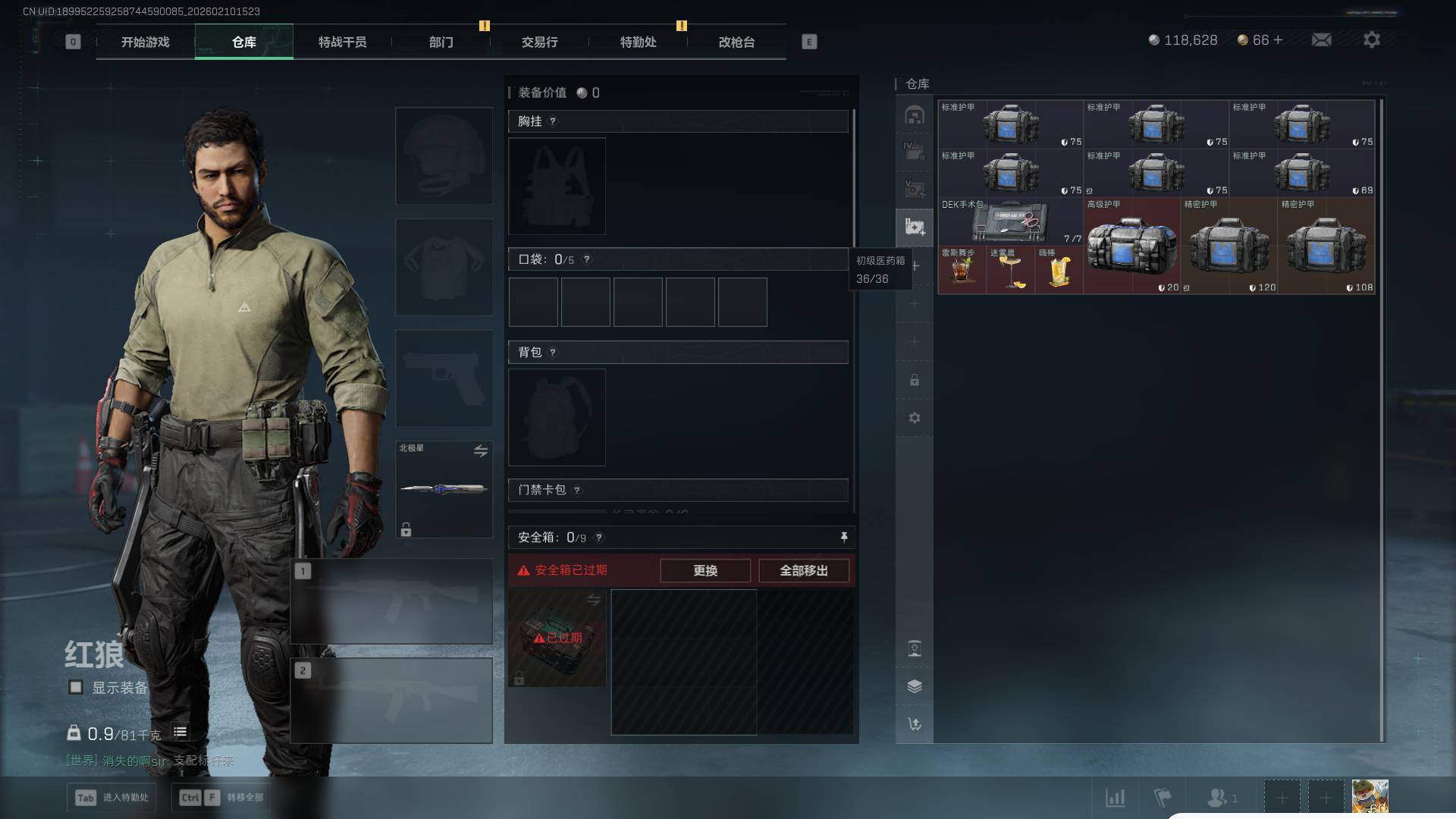Switch to the 特战干员 tab
The image size is (1456, 819).
(x=342, y=42)
